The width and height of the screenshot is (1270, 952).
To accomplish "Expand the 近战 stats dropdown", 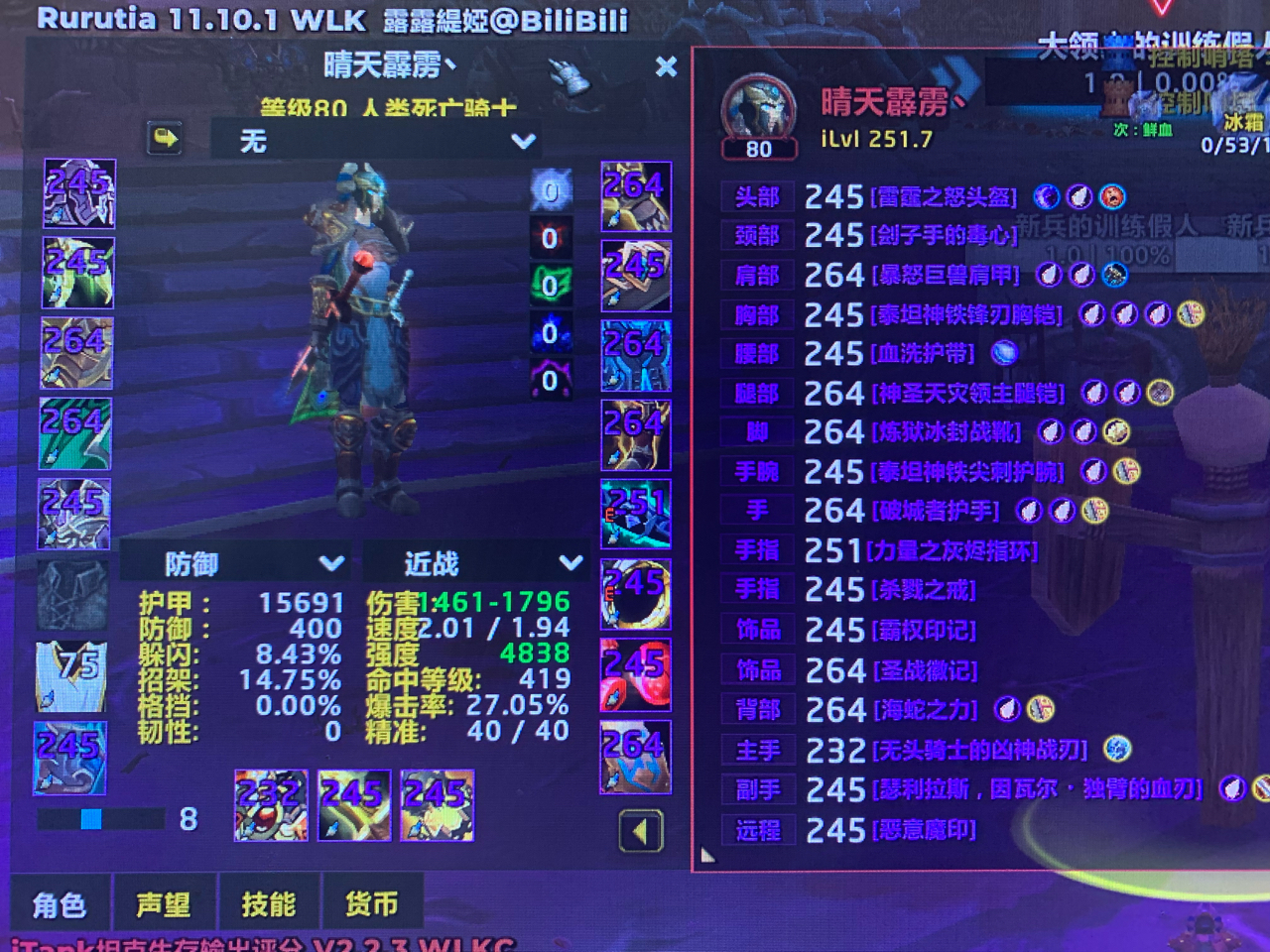I will [474, 563].
